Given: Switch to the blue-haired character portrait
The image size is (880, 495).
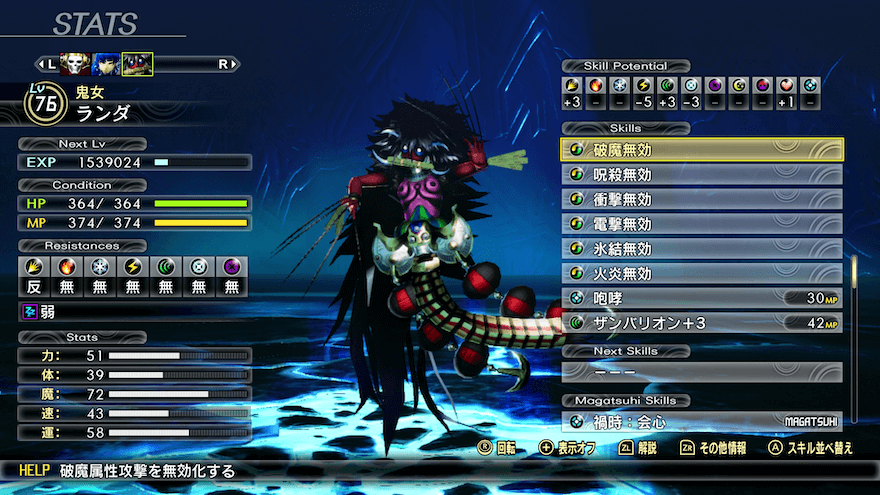Looking at the screenshot, I should coord(104,64).
